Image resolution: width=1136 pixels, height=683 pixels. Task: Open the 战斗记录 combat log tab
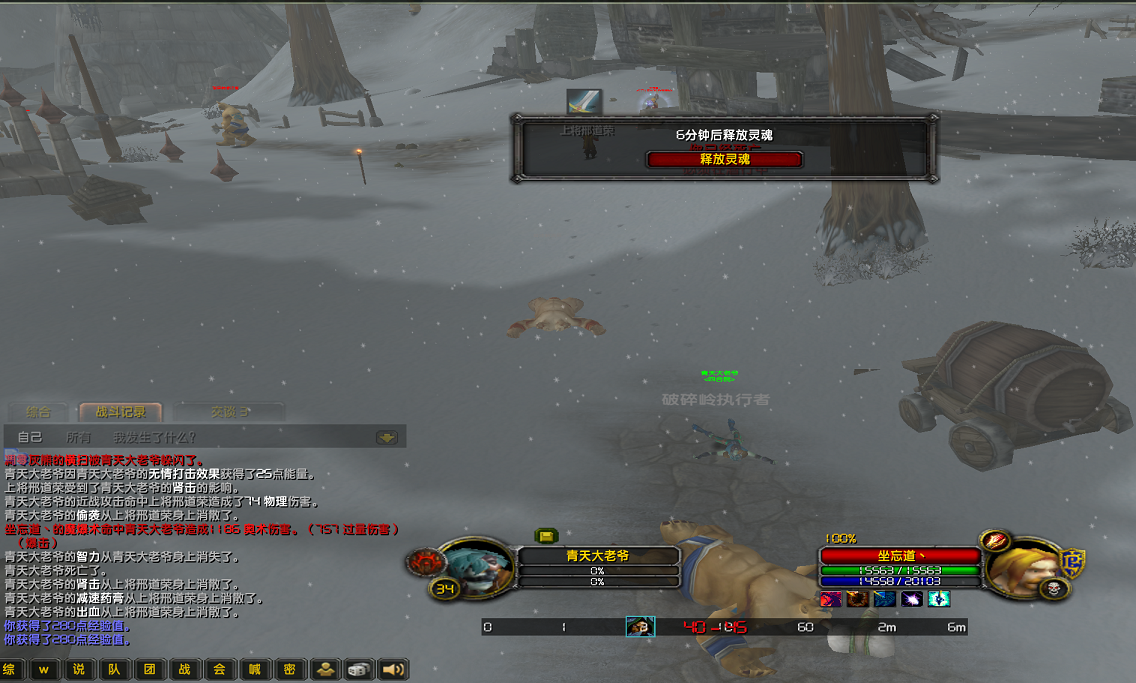pyautogui.click(x=121, y=411)
